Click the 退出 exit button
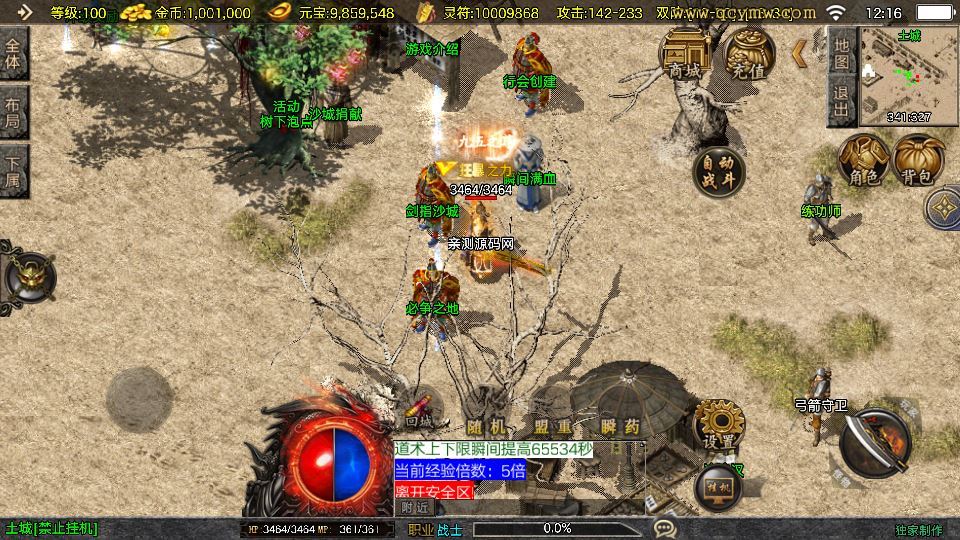Image resolution: width=960 pixels, height=540 pixels. point(841,103)
